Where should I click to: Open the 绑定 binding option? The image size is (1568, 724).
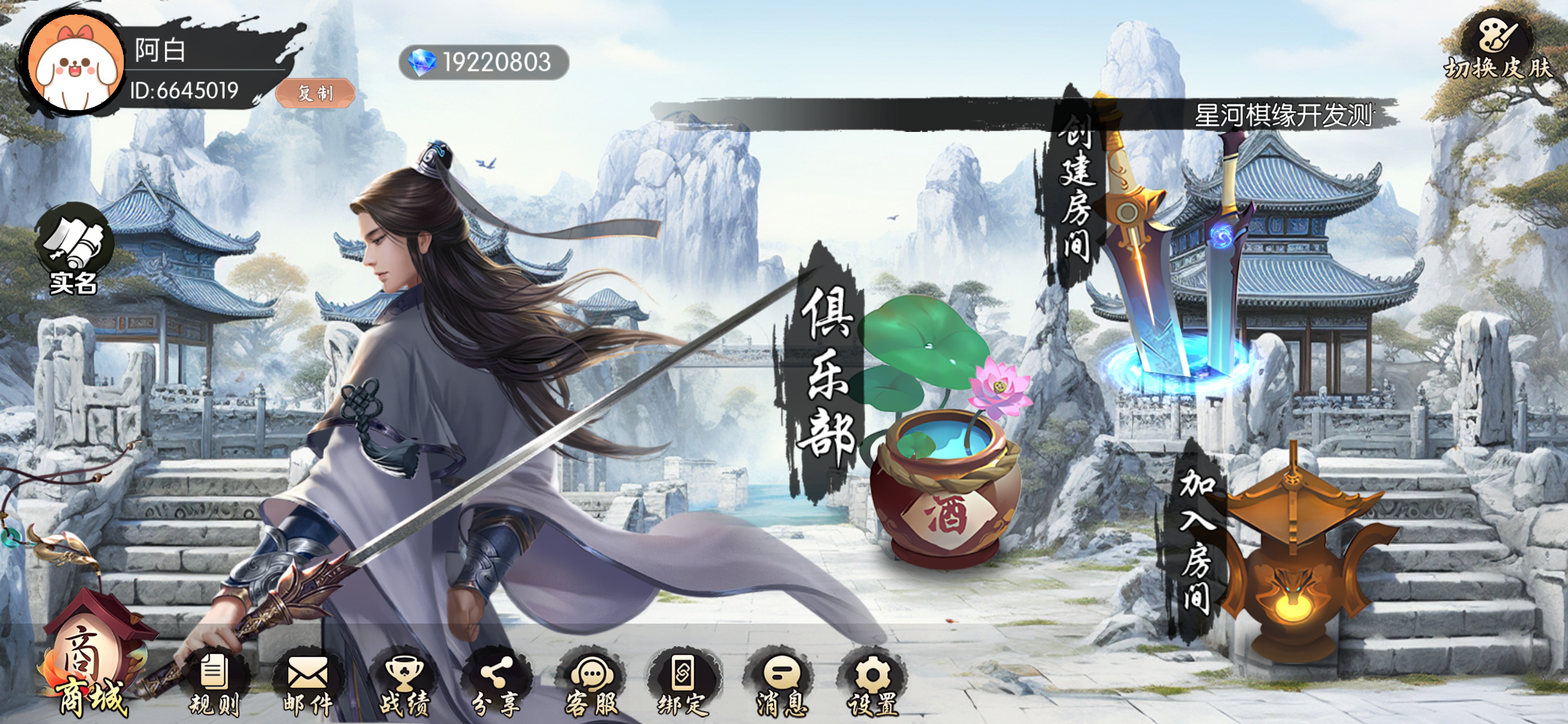tap(683, 683)
